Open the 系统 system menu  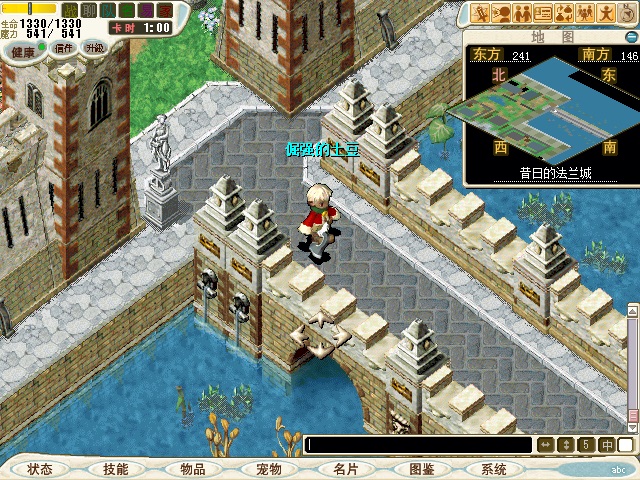click(493, 469)
